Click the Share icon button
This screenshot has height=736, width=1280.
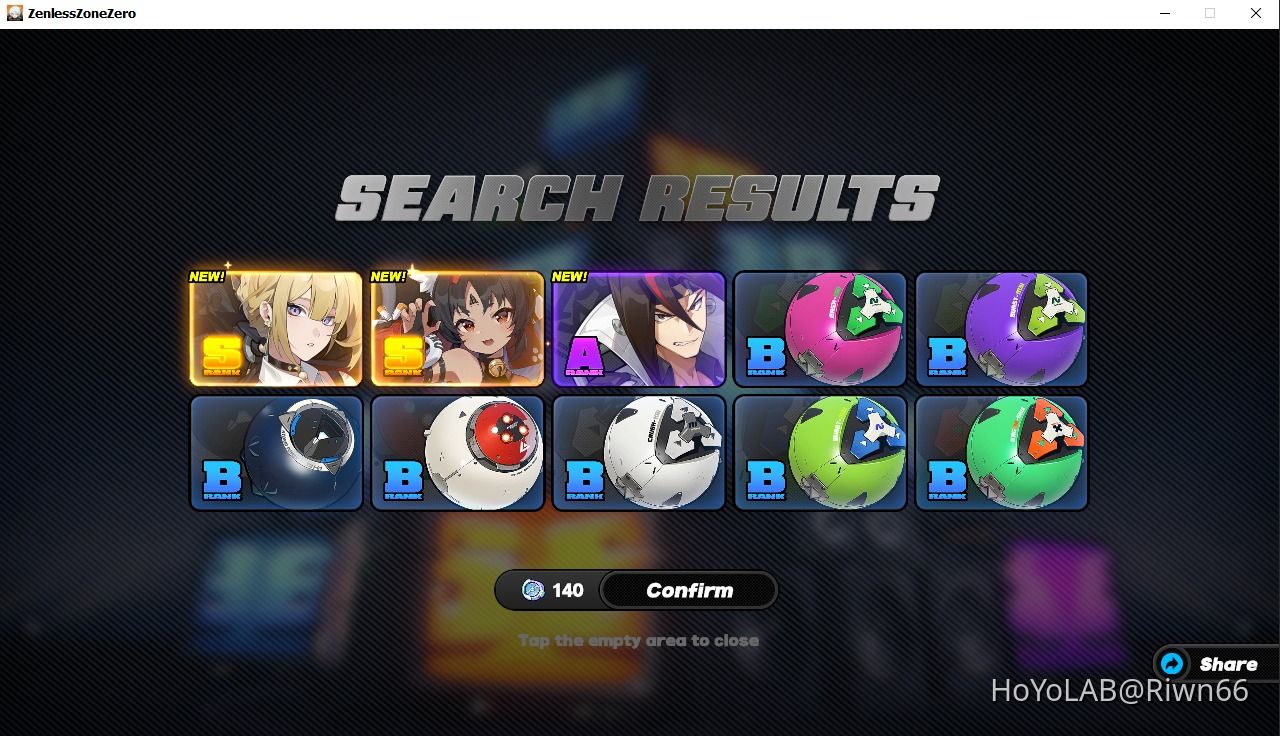coord(1170,663)
